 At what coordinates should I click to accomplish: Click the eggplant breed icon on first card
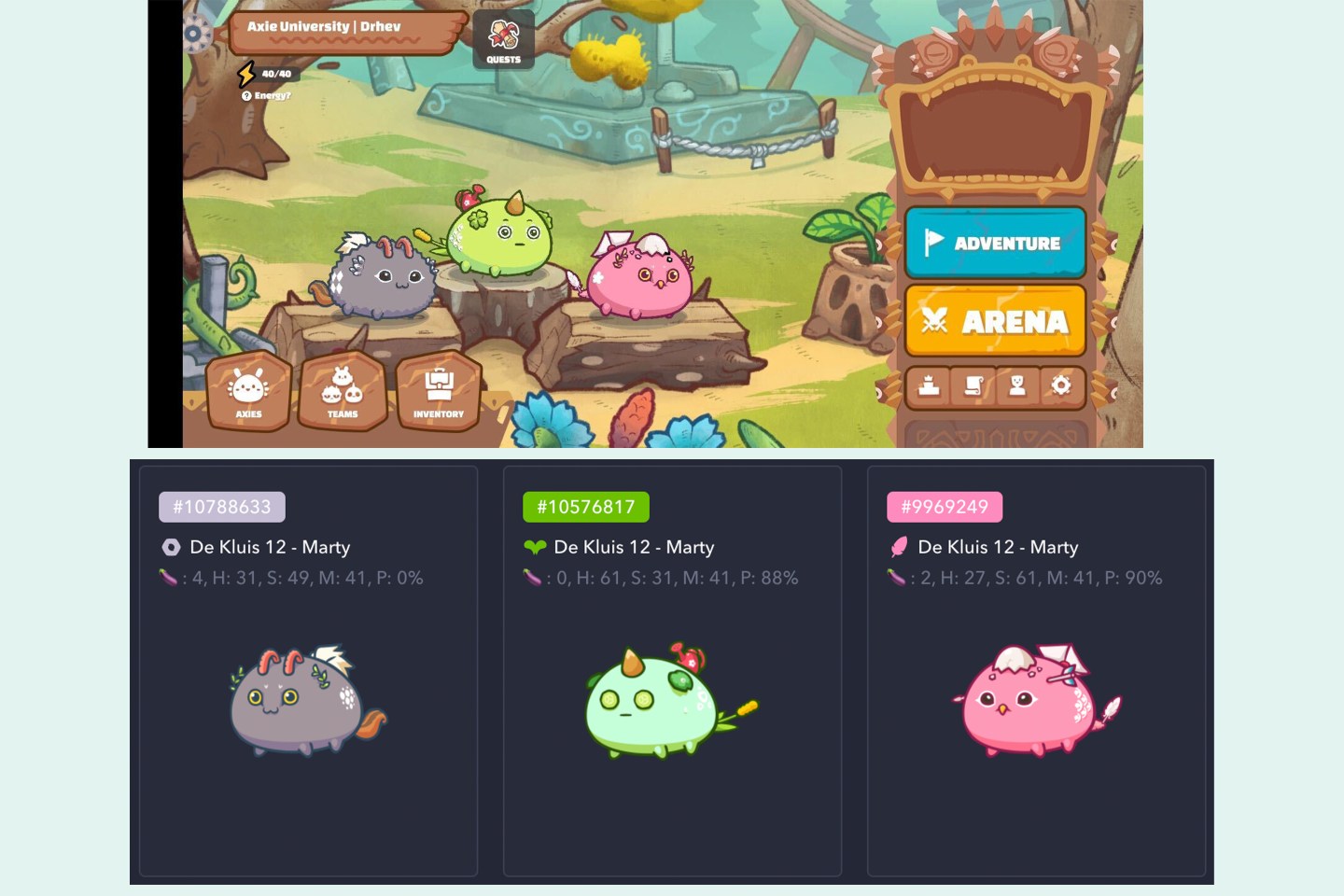(169, 578)
